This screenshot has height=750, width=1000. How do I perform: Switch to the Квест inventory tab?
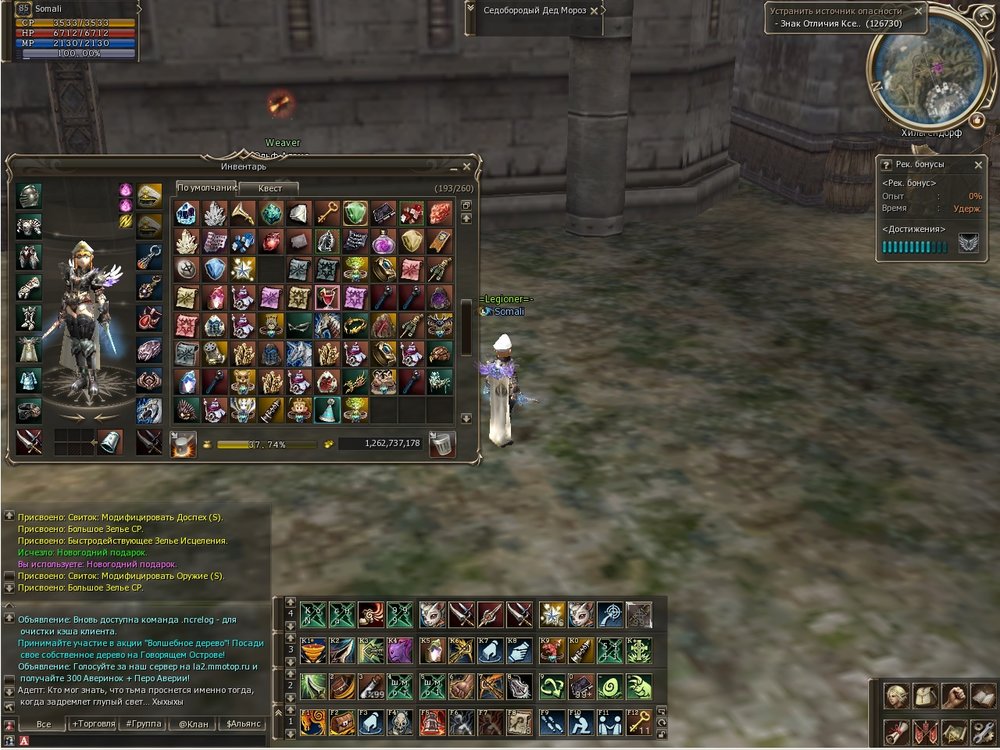[269, 188]
